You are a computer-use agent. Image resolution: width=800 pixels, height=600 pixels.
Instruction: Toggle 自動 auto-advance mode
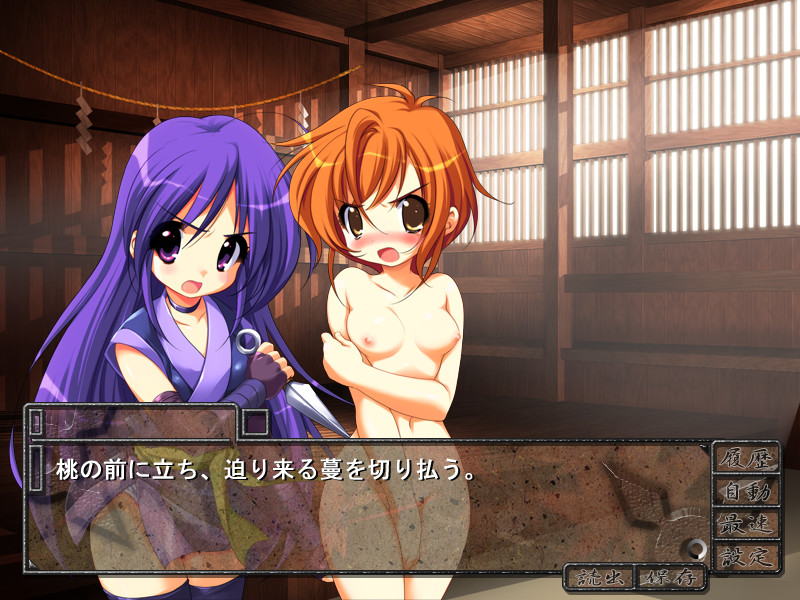point(746,491)
